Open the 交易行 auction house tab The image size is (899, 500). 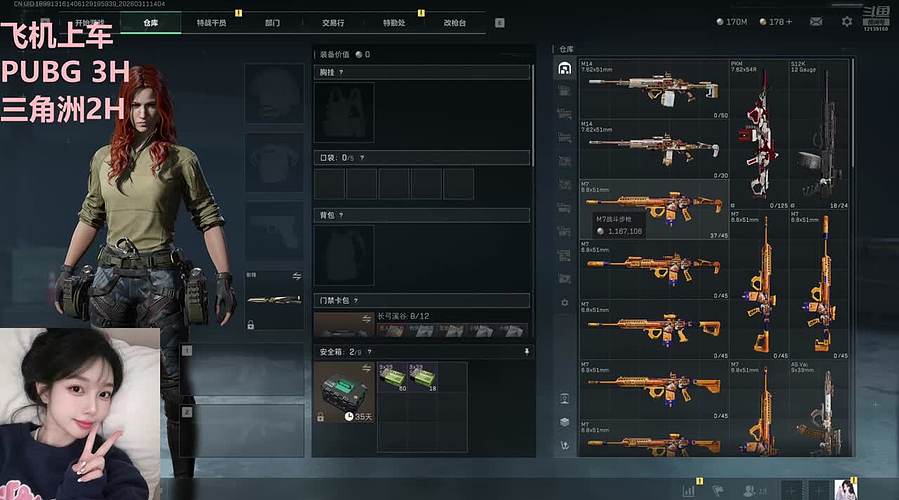tap(334, 22)
